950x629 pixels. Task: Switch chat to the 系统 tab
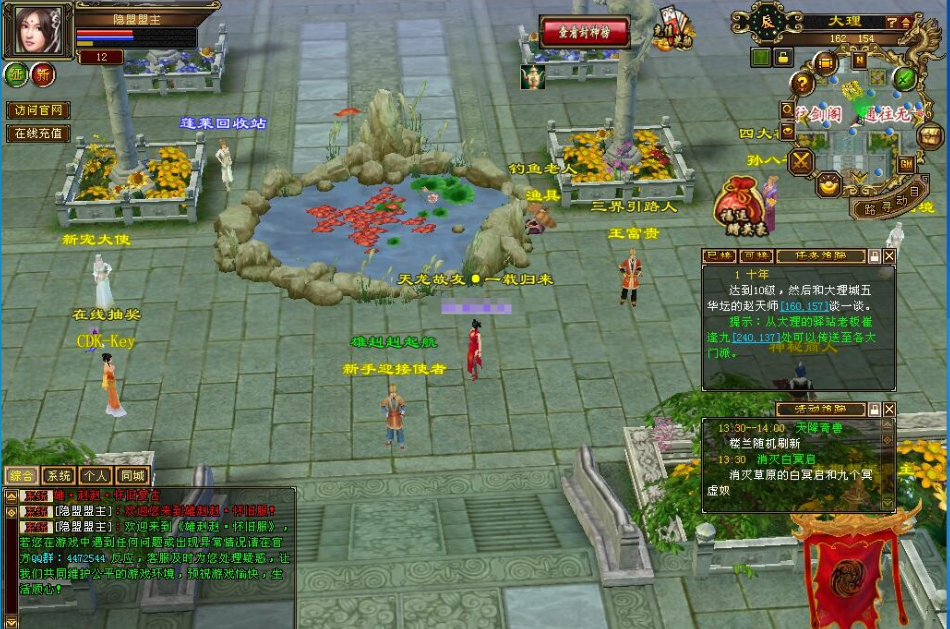pyautogui.click(x=59, y=476)
